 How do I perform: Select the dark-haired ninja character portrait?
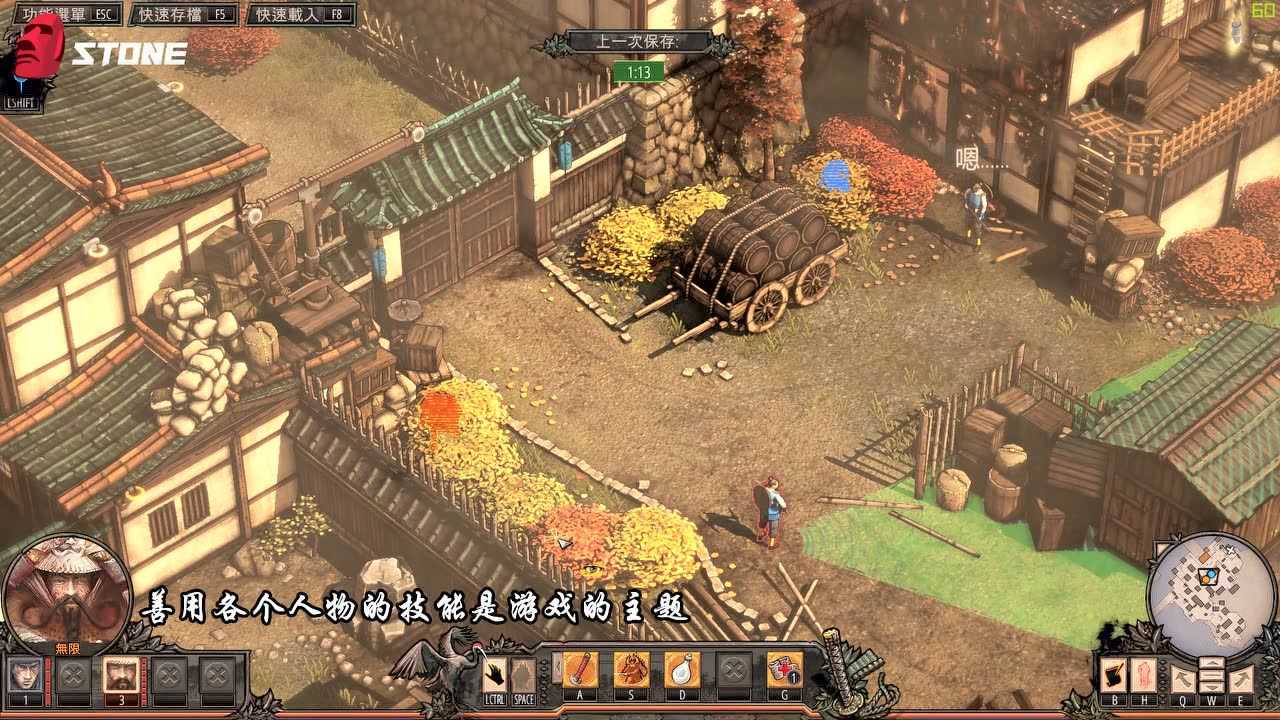point(24,676)
